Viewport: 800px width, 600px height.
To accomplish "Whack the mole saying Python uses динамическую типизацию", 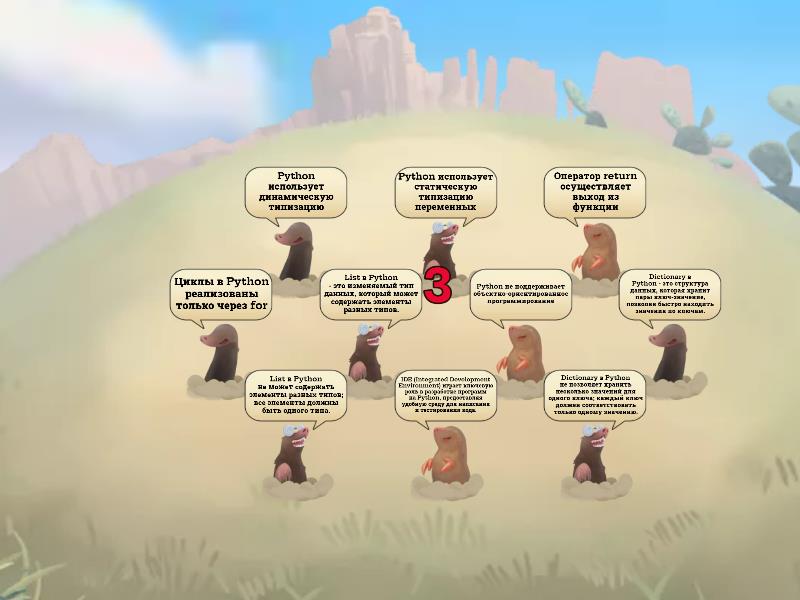I will pyautogui.click(x=297, y=254).
